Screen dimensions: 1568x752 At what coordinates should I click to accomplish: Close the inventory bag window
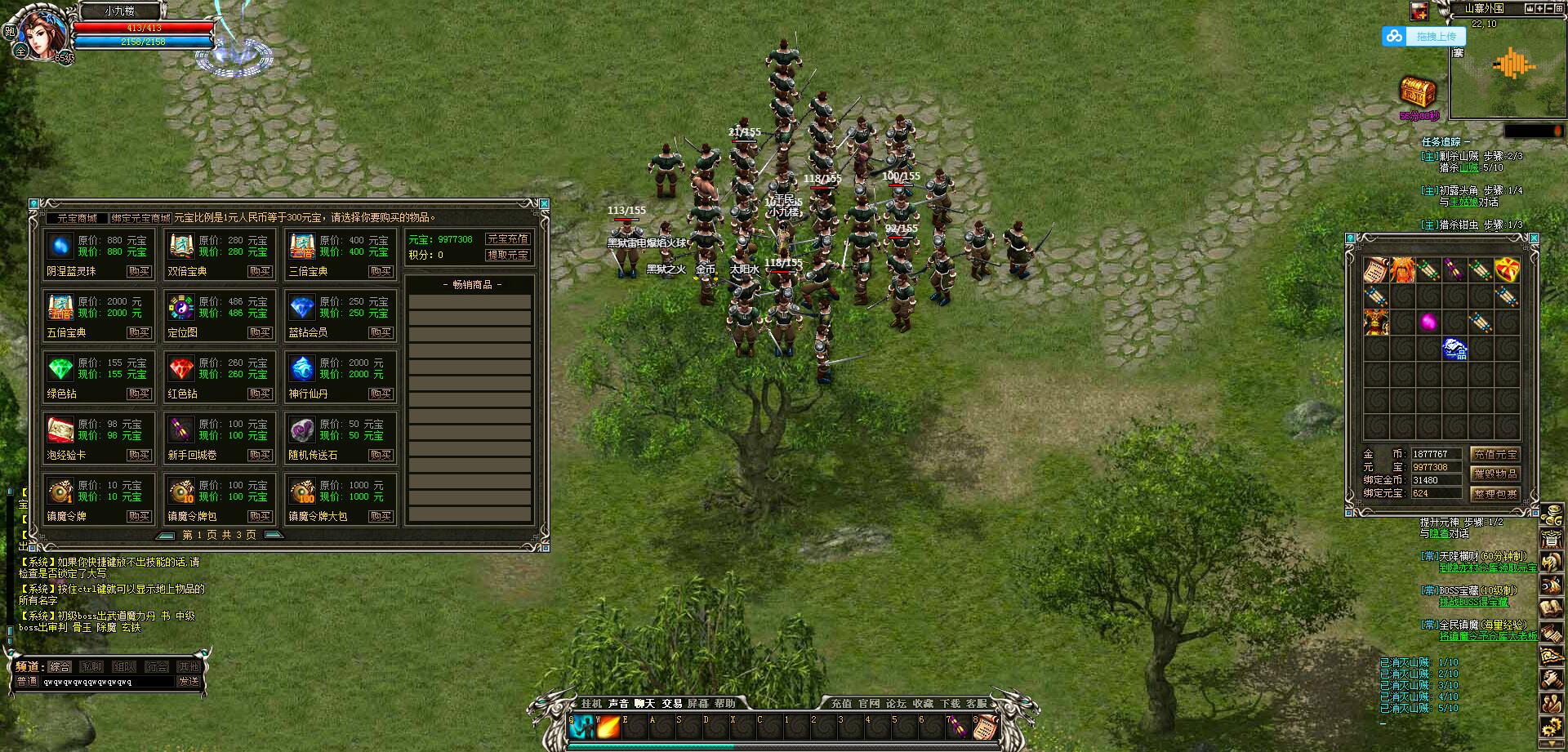pyautogui.click(x=1534, y=238)
